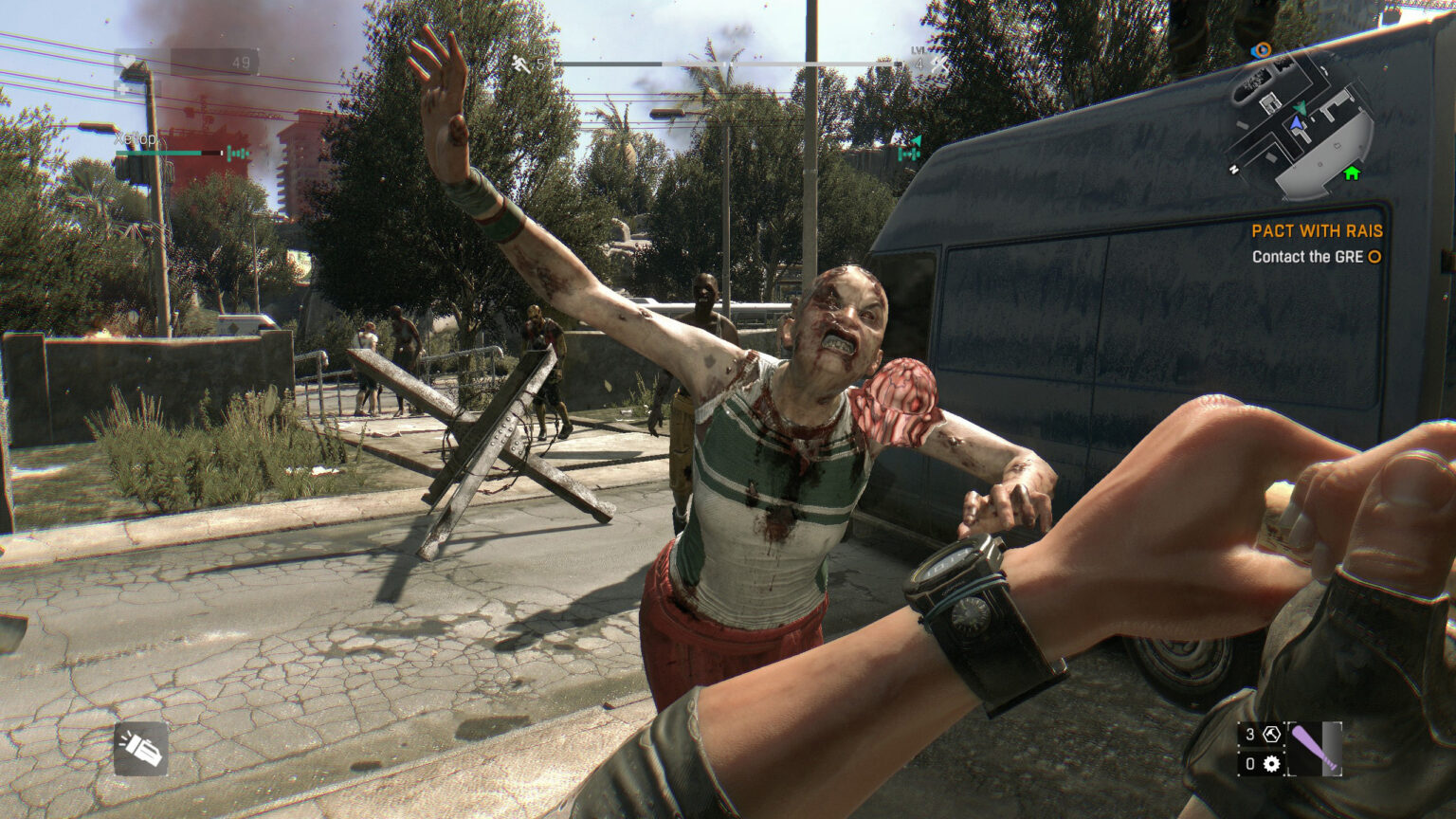Select co-op player Xellop's name

click(x=136, y=138)
